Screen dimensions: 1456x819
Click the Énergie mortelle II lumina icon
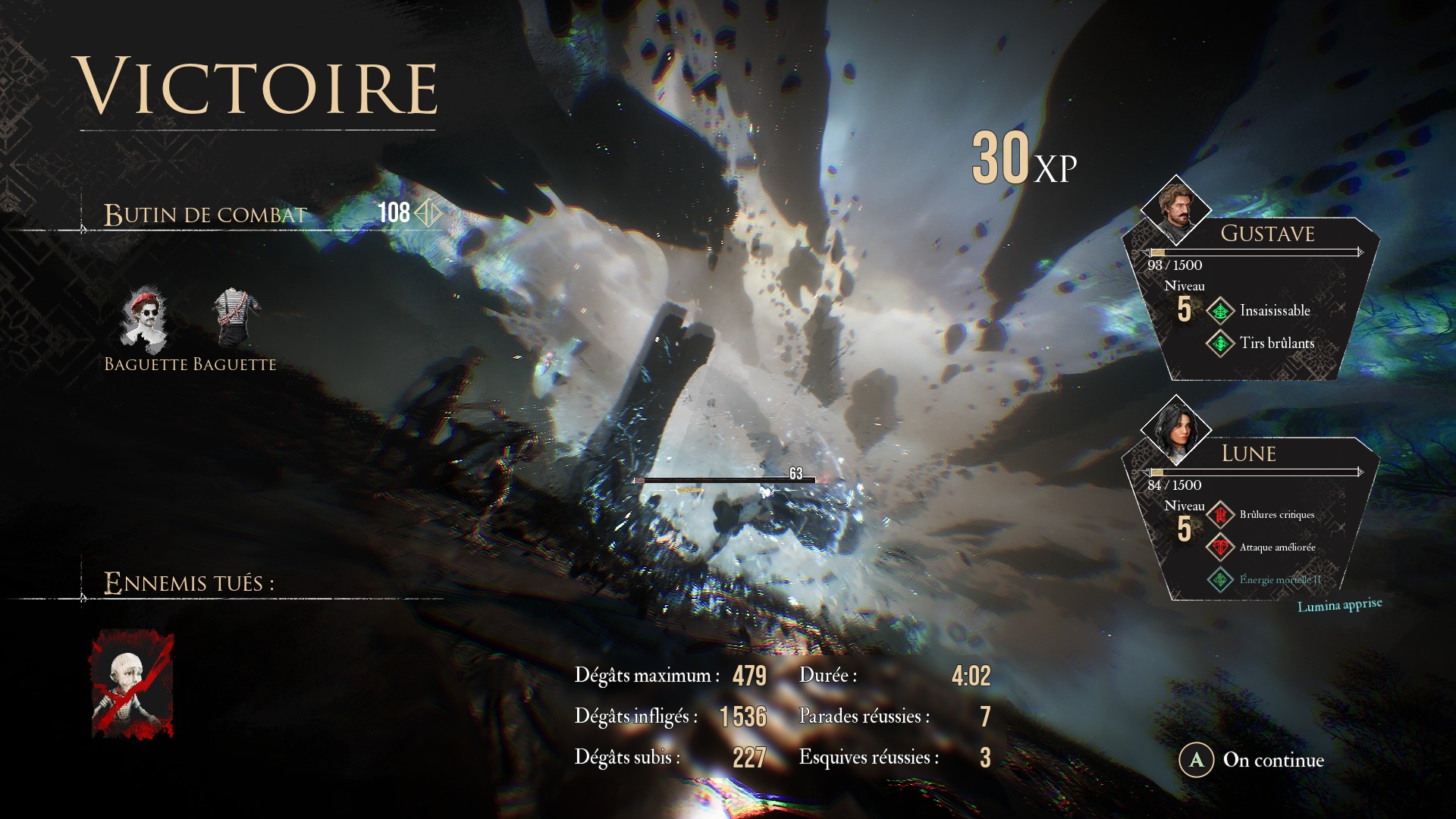(1220, 580)
